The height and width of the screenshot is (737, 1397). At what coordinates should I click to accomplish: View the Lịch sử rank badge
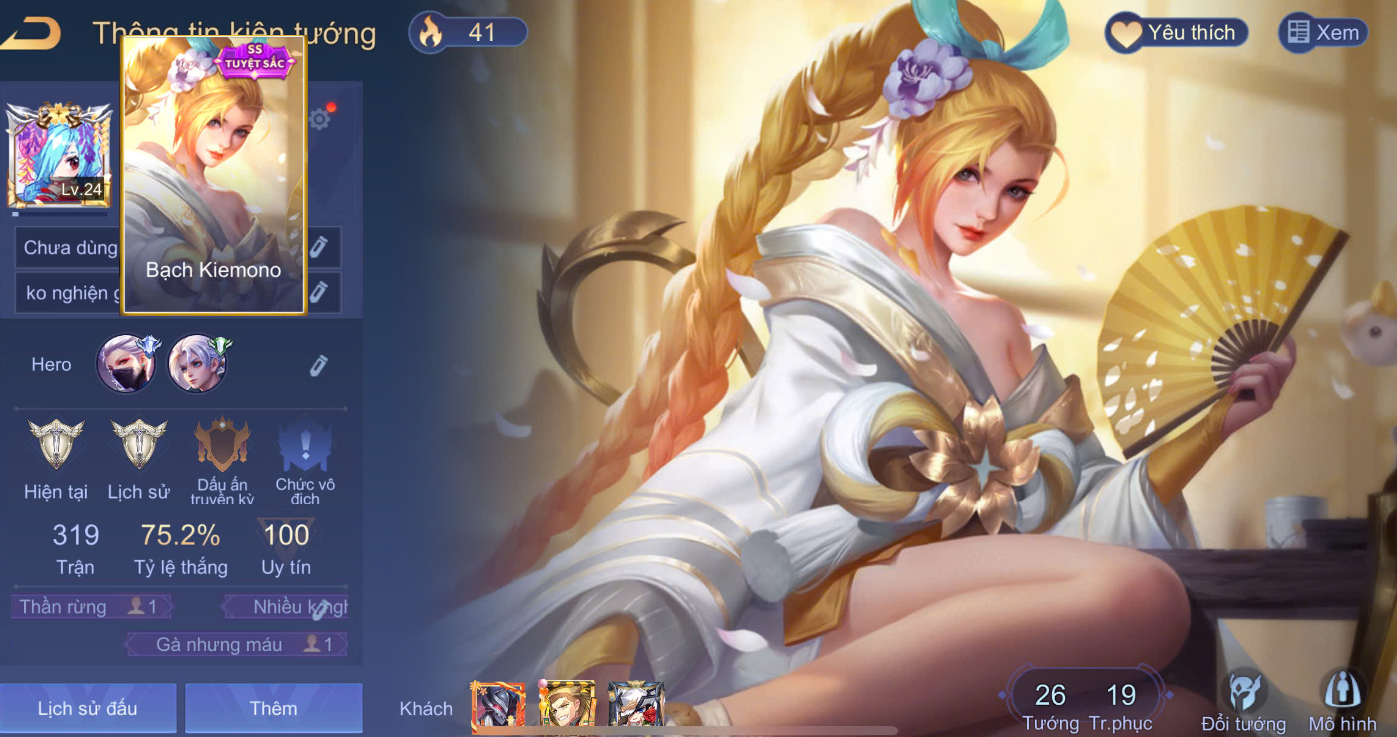(139, 446)
